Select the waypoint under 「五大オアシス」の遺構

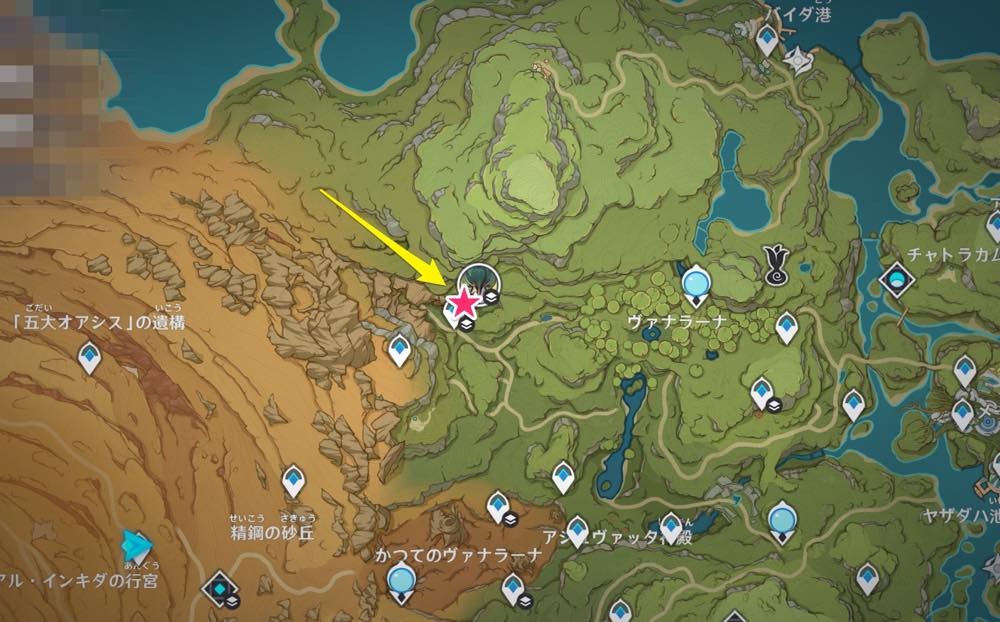89,357
